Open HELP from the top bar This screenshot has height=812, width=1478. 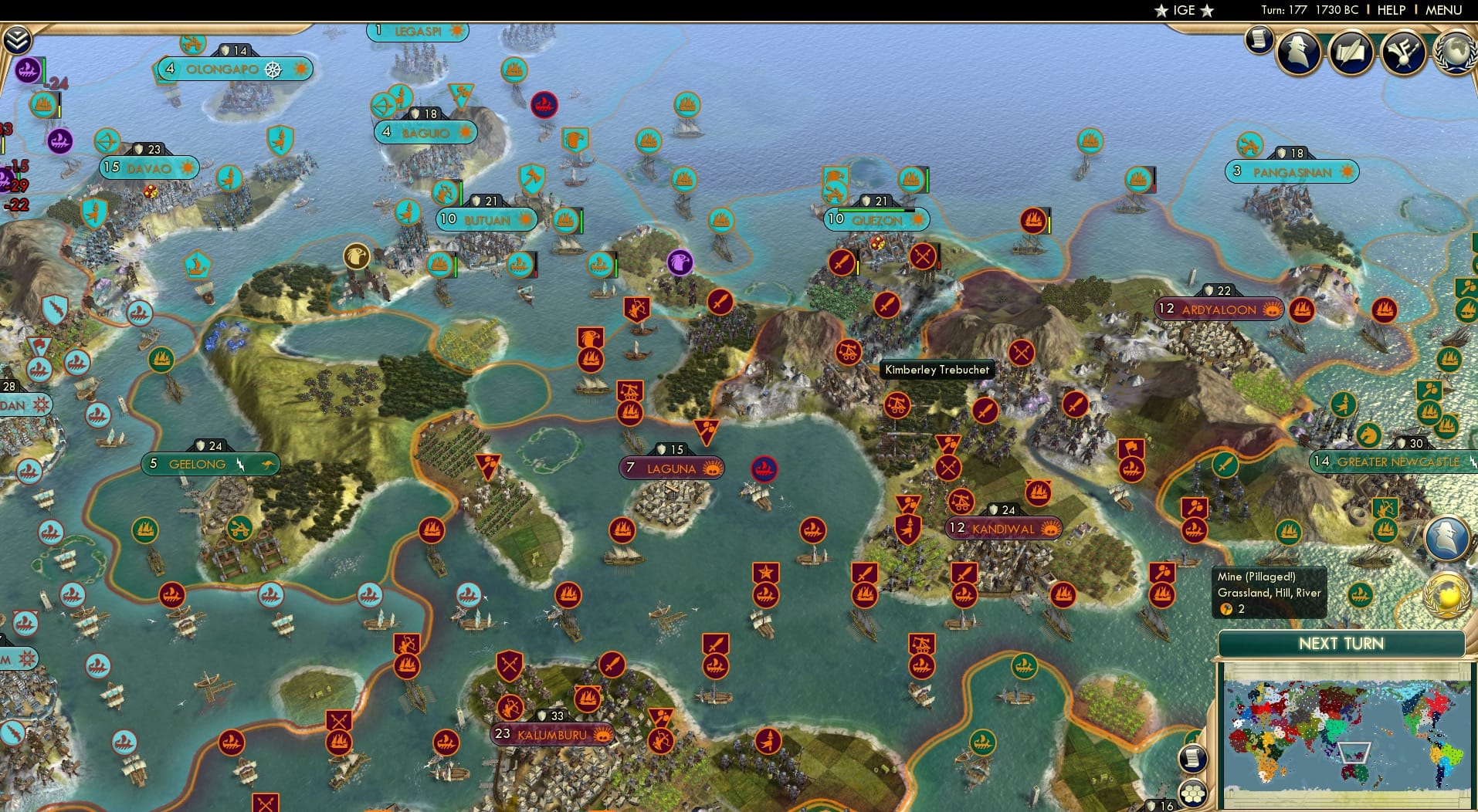[x=1390, y=10]
